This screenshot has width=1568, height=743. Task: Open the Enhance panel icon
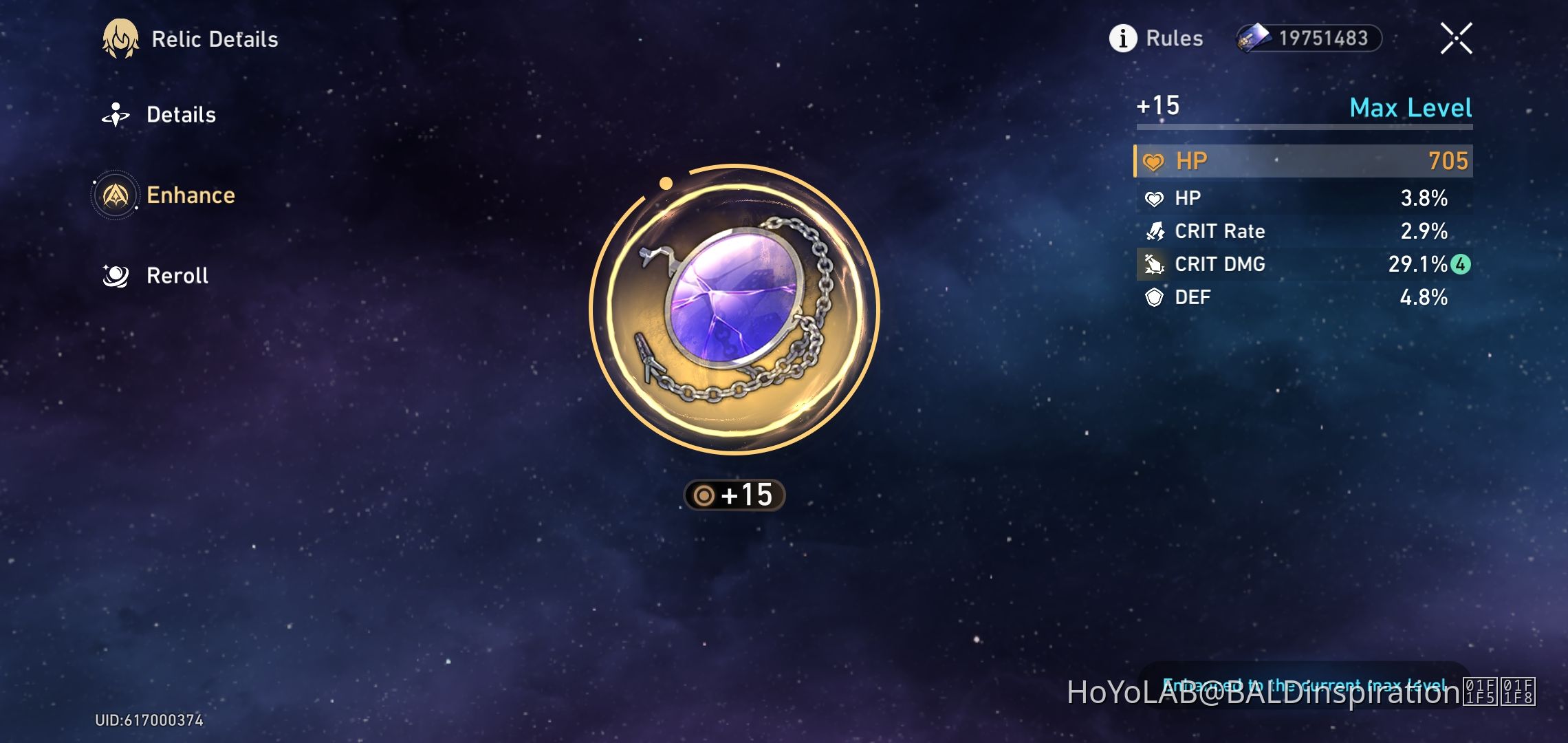(x=116, y=195)
